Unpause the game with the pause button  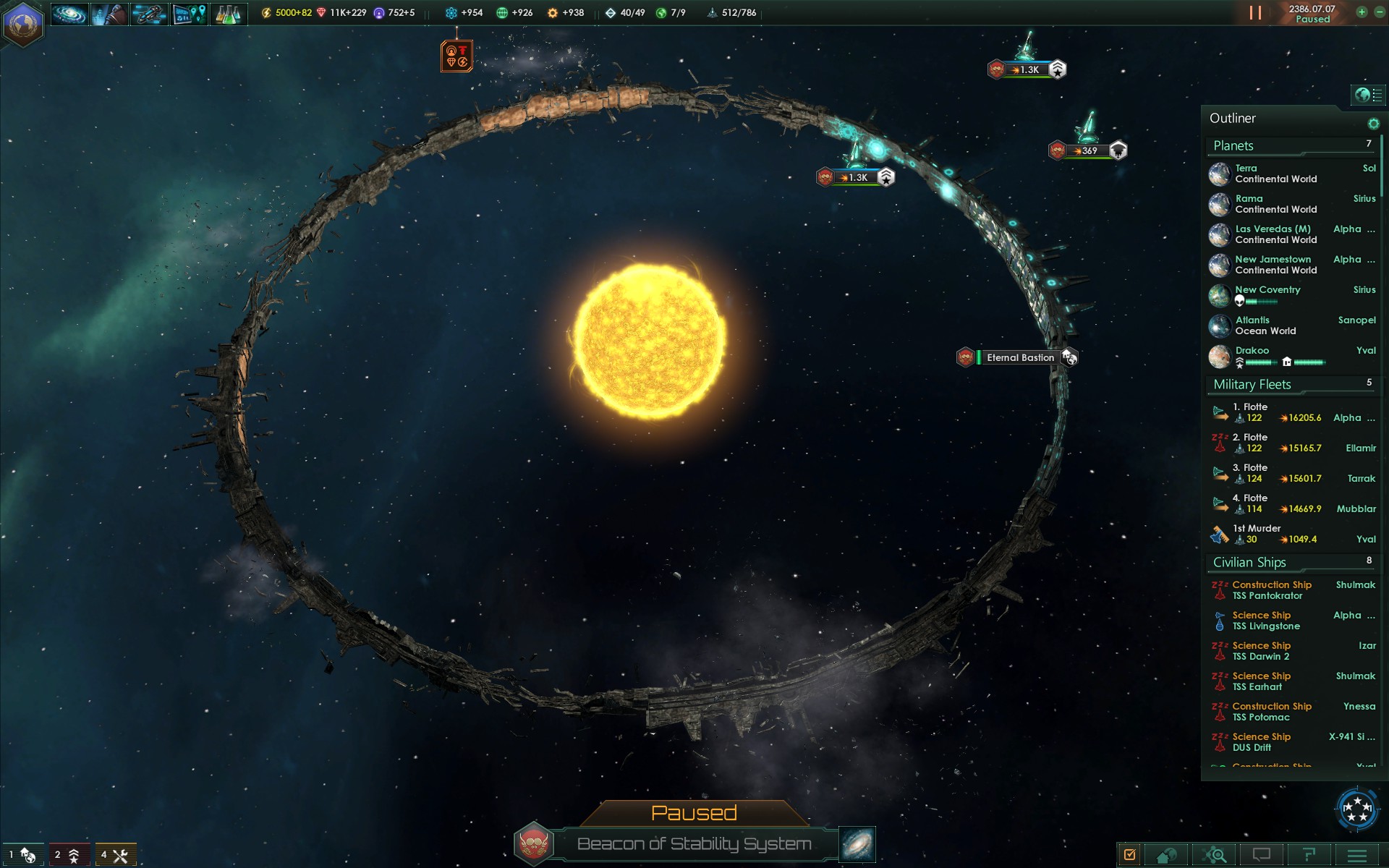pyautogui.click(x=1255, y=13)
